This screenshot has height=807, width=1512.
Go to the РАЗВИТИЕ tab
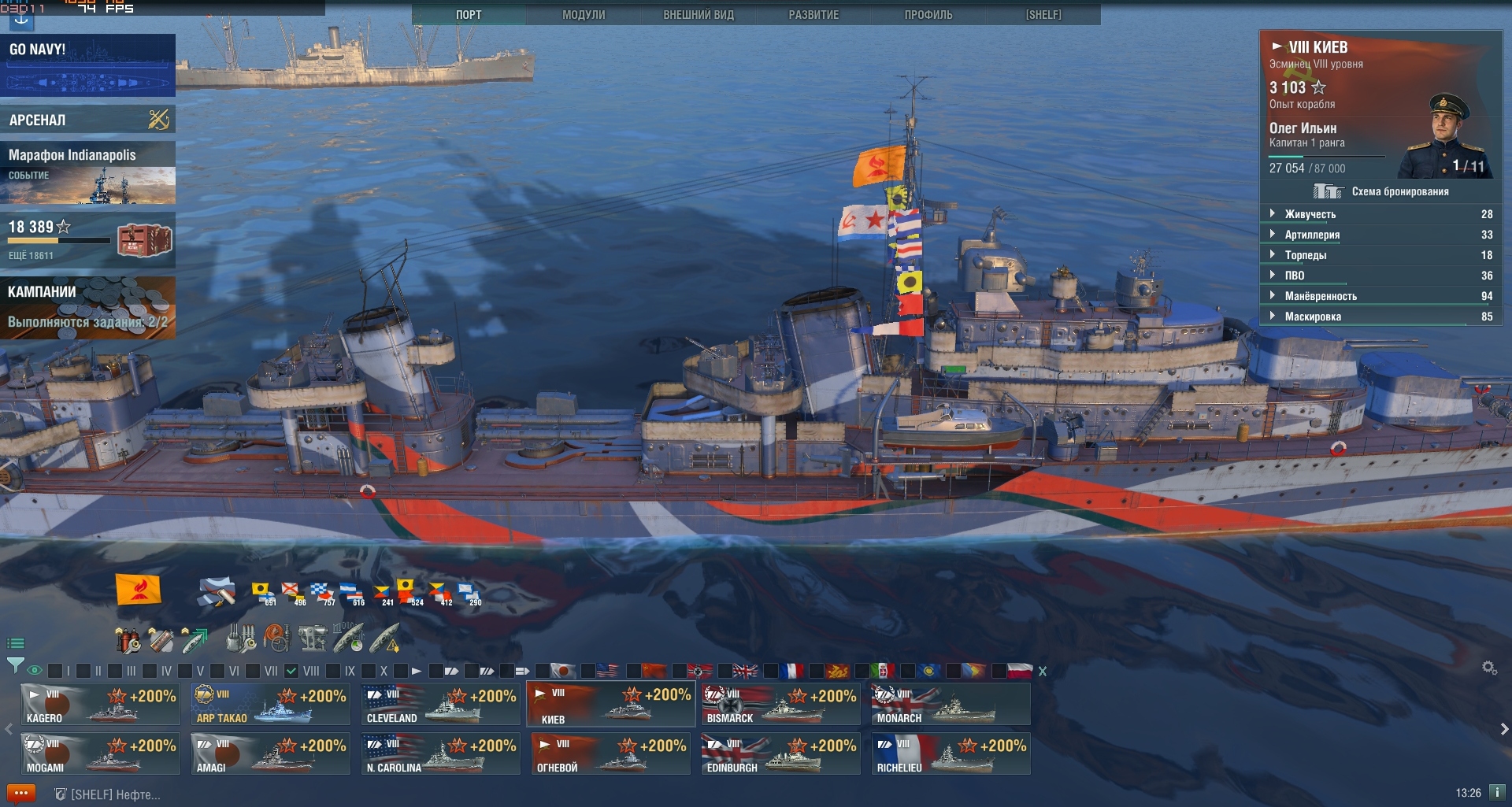[813, 14]
